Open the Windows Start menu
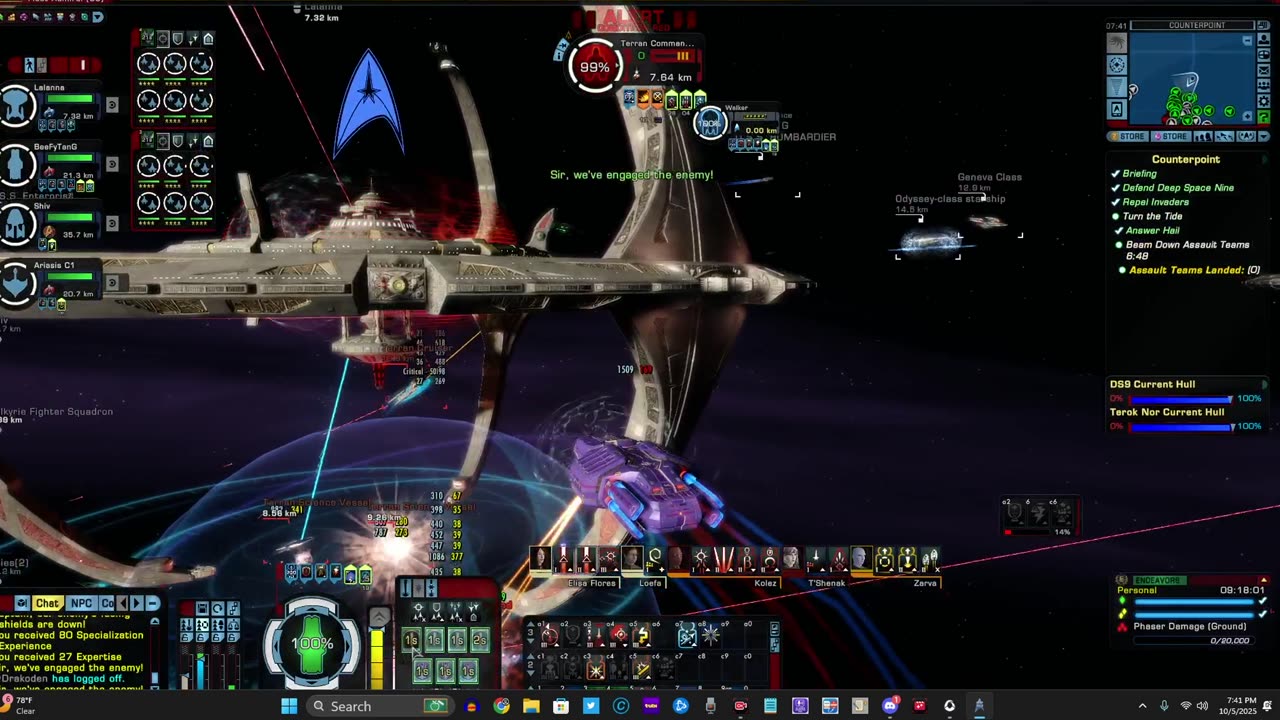Screen dimensions: 1280x720 [289, 706]
